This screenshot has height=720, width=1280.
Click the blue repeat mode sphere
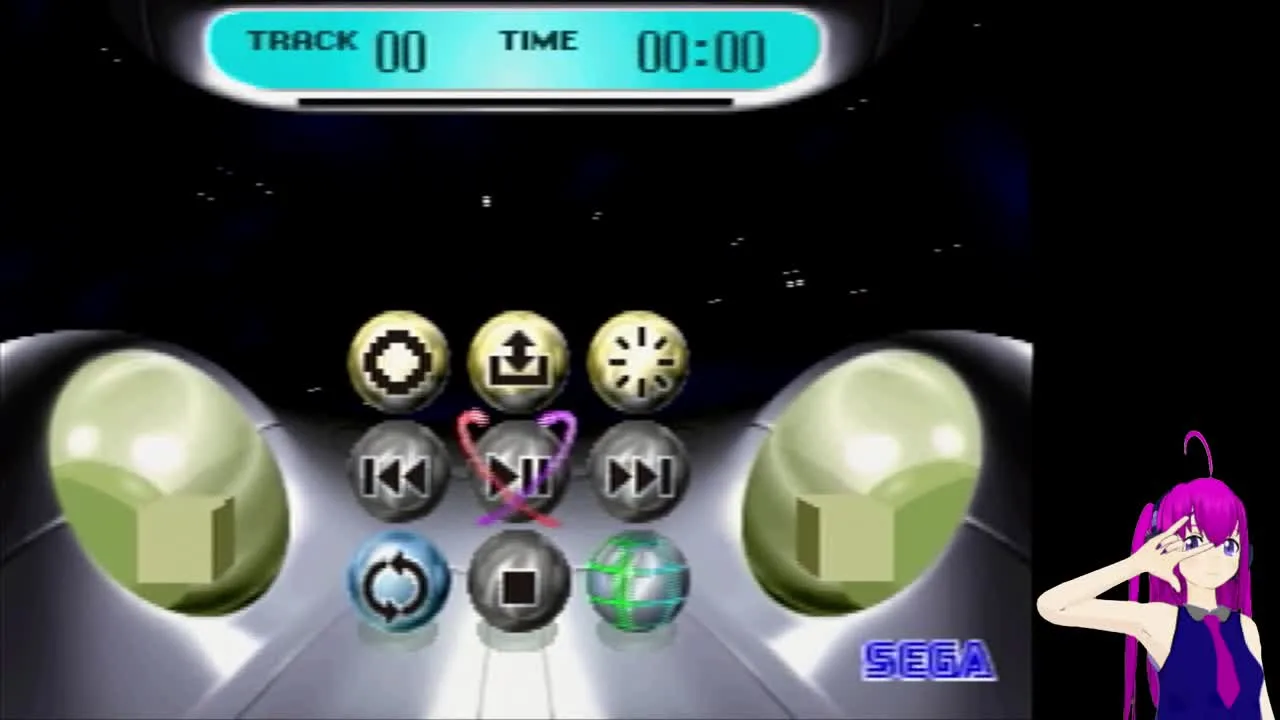pyautogui.click(x=400, y=583)
